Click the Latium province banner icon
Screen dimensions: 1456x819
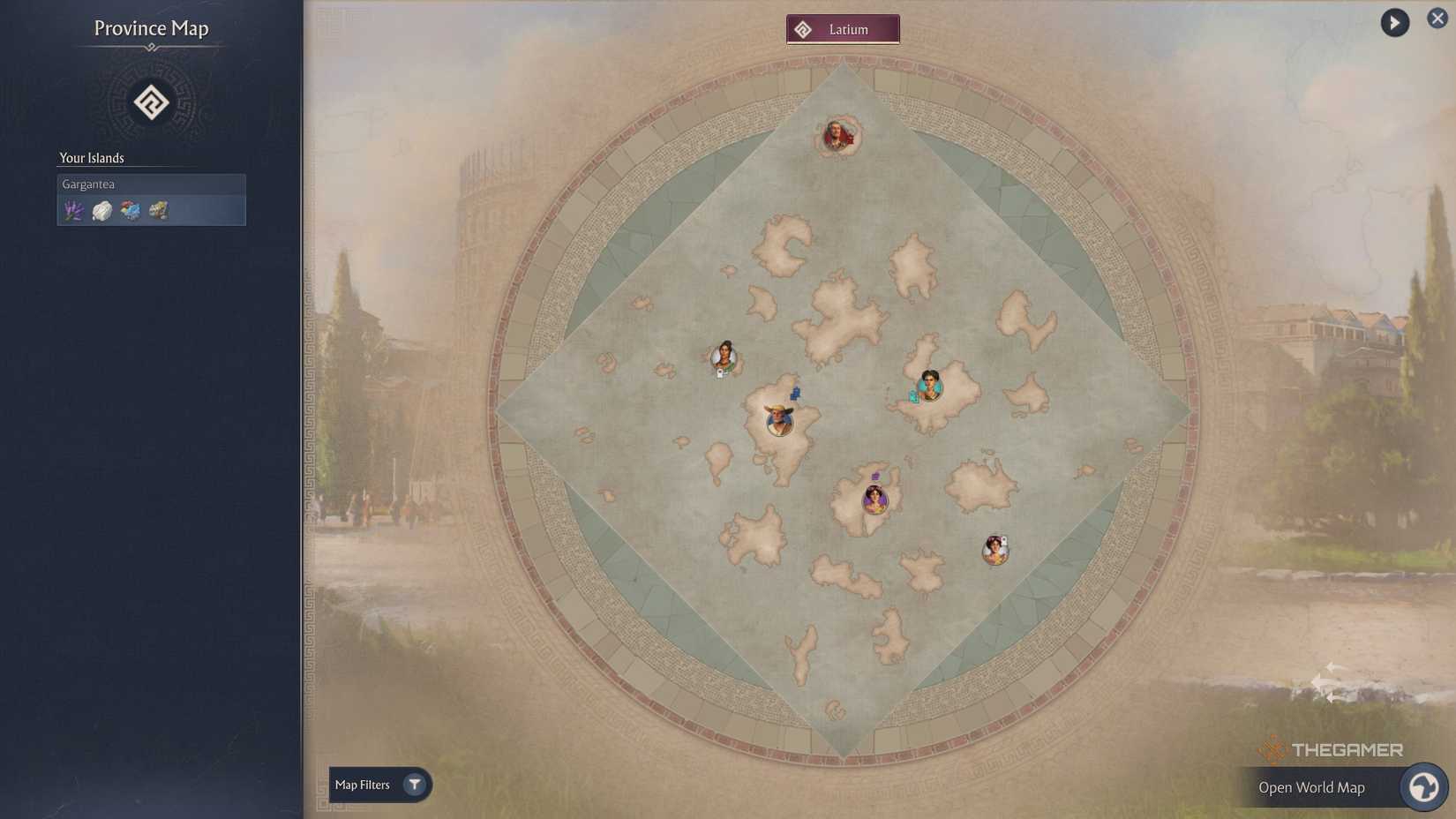tap(803, 28)
